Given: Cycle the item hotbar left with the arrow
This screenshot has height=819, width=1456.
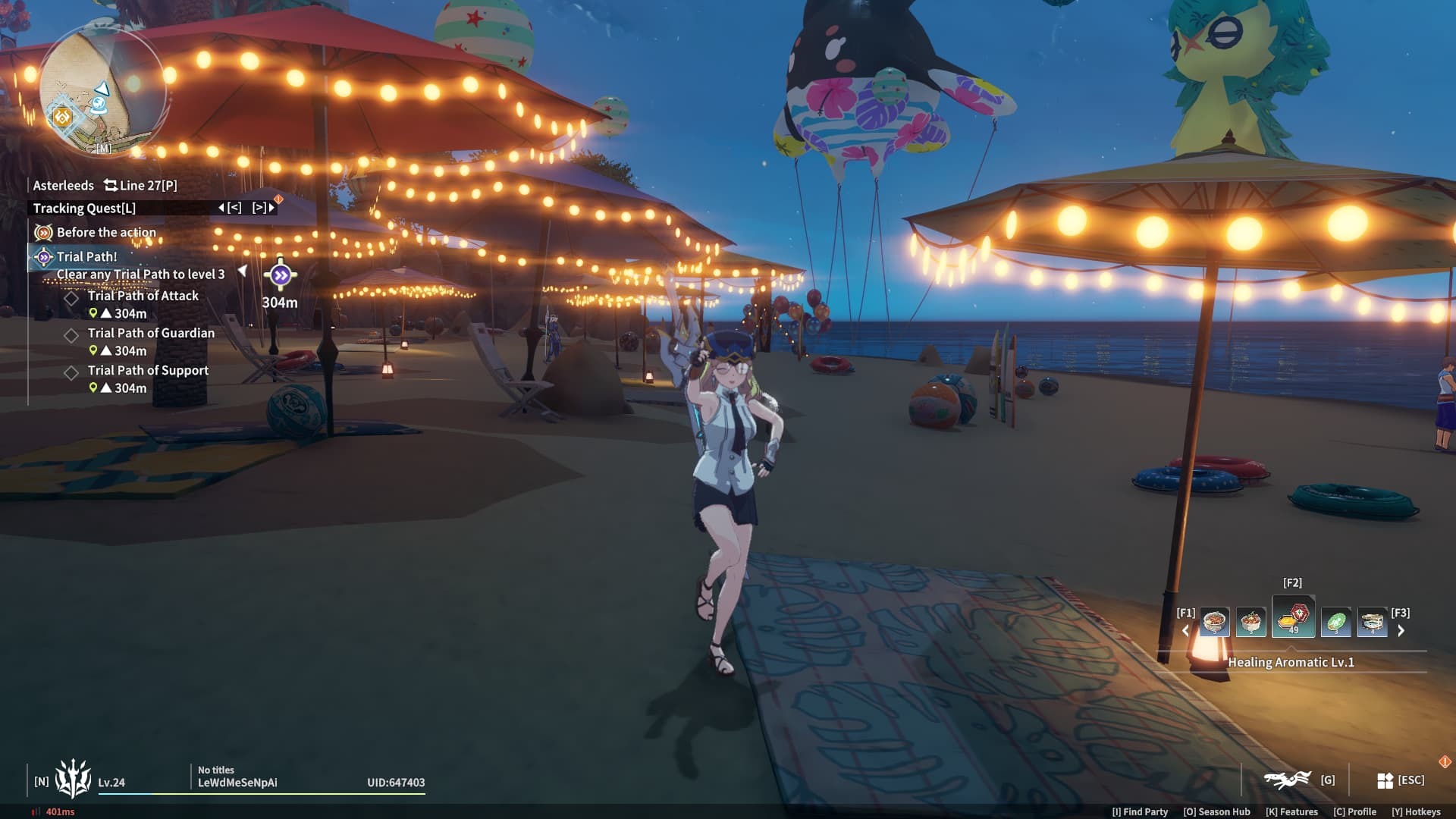Looking at the screenshot, I should 1185,630.
